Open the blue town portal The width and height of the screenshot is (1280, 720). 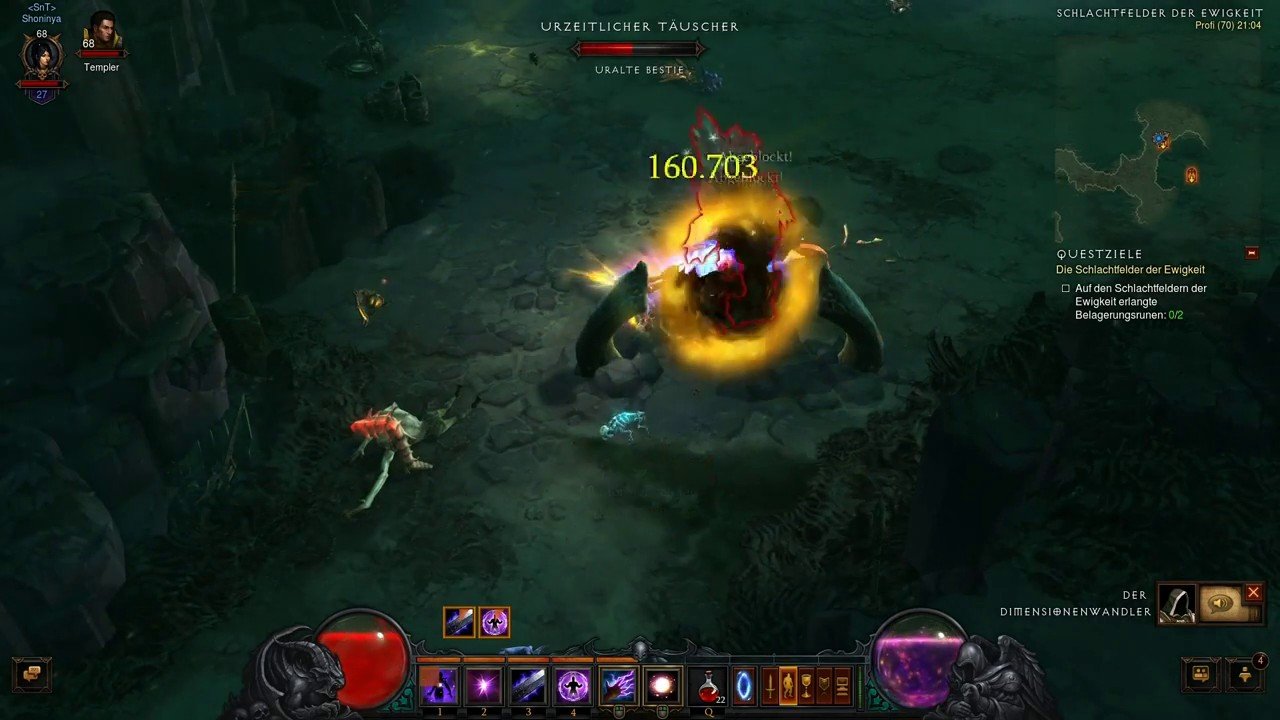[x=743, y=686]
